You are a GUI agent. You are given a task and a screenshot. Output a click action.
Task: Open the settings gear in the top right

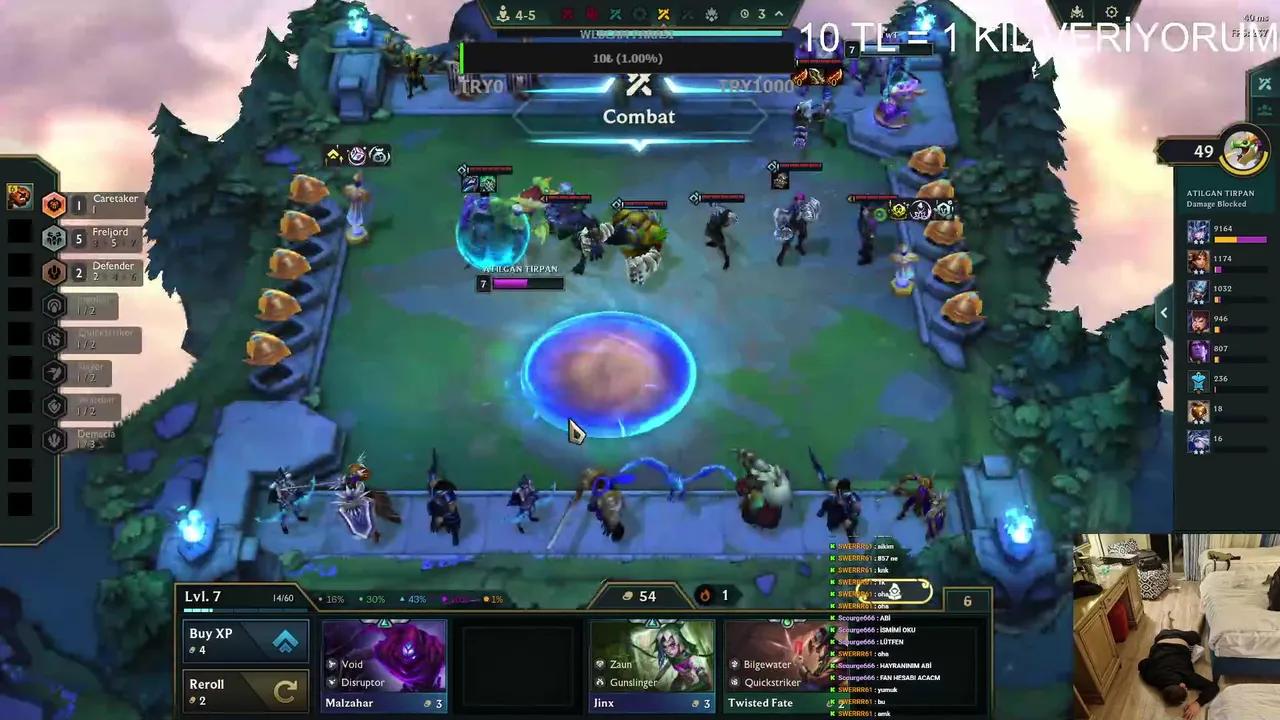tap(1112, 12)
